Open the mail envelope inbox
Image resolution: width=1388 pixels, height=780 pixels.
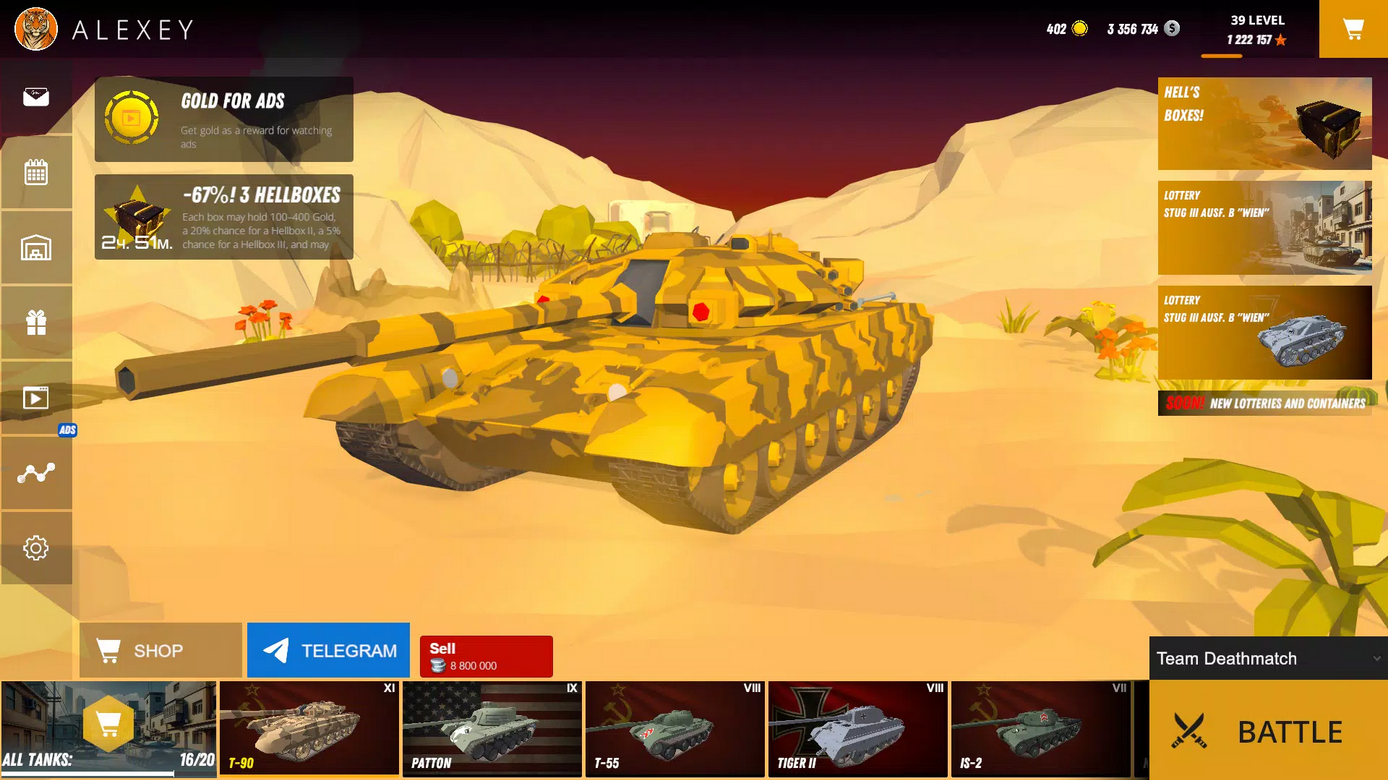[x=36, y=97]
